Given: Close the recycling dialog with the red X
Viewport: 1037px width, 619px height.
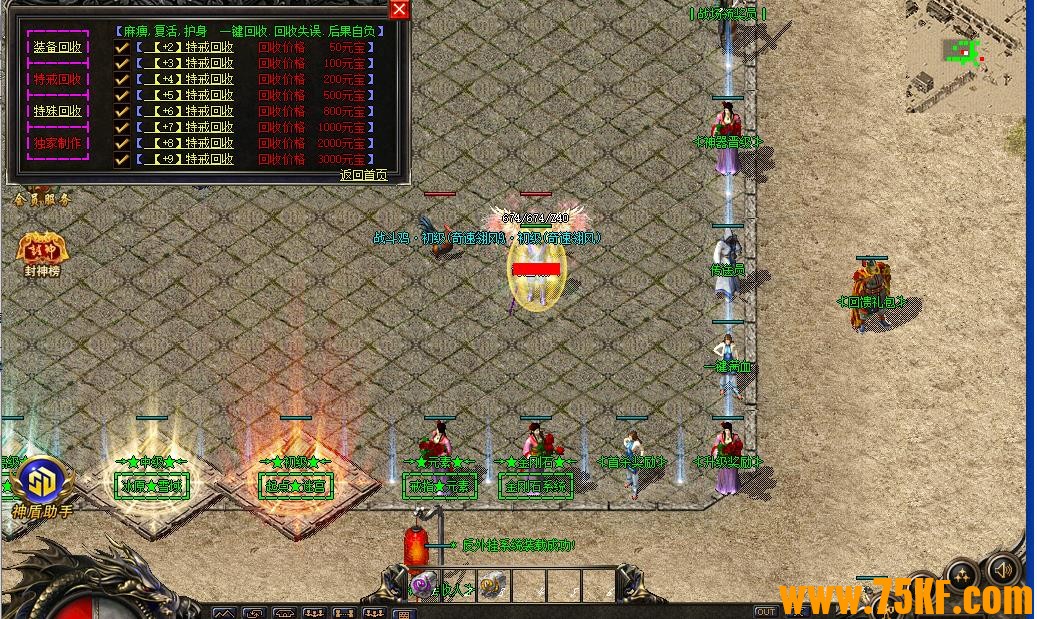Looking at the screenshot, I should [x=399, y=10].
